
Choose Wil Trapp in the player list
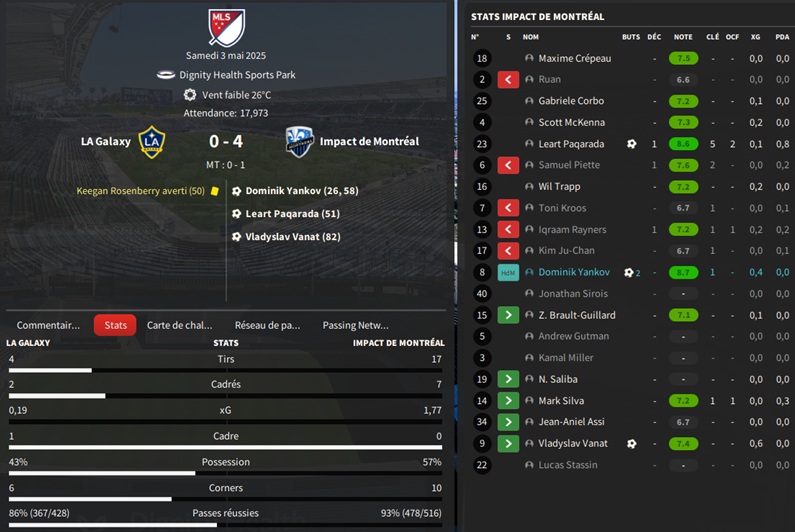tap(559, 187)
